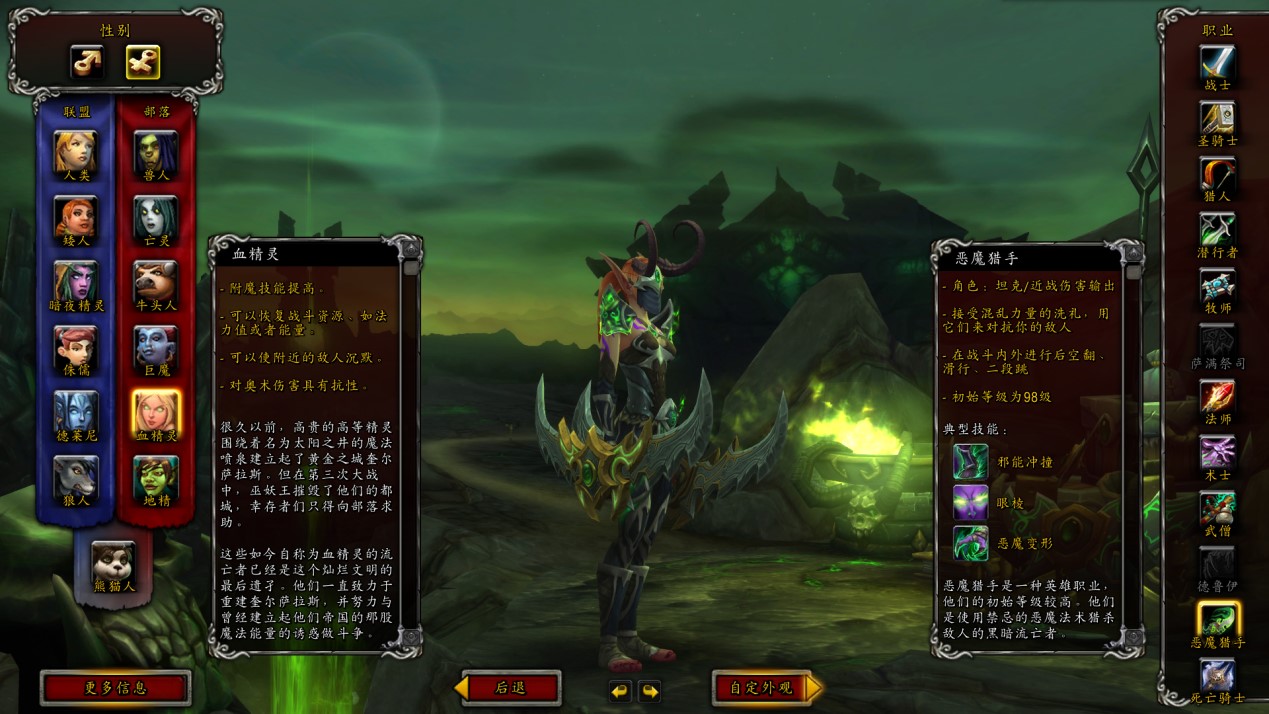Pick the Human (人类) race
The image size is (1269, 714).
pos(76,150)
